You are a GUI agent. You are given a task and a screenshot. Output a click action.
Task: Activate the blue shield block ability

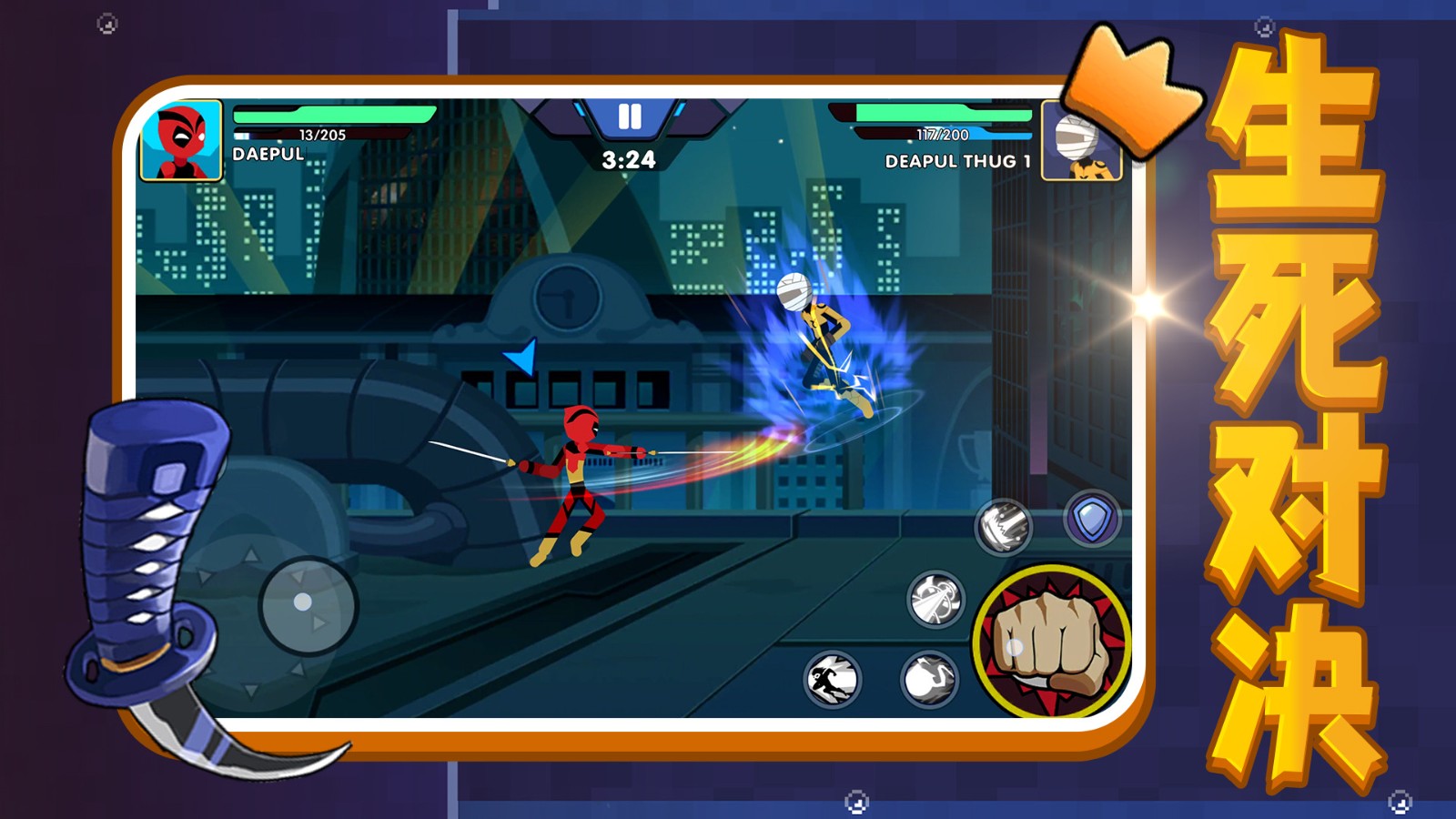[x=1091, y=520]
